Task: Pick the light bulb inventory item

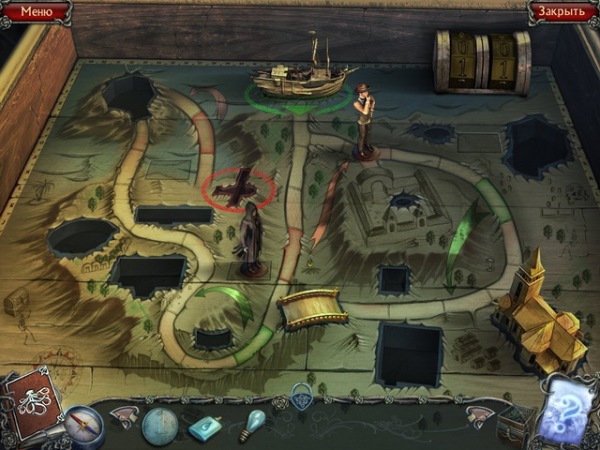Action: pyautogui.click(x=250, y=424)
